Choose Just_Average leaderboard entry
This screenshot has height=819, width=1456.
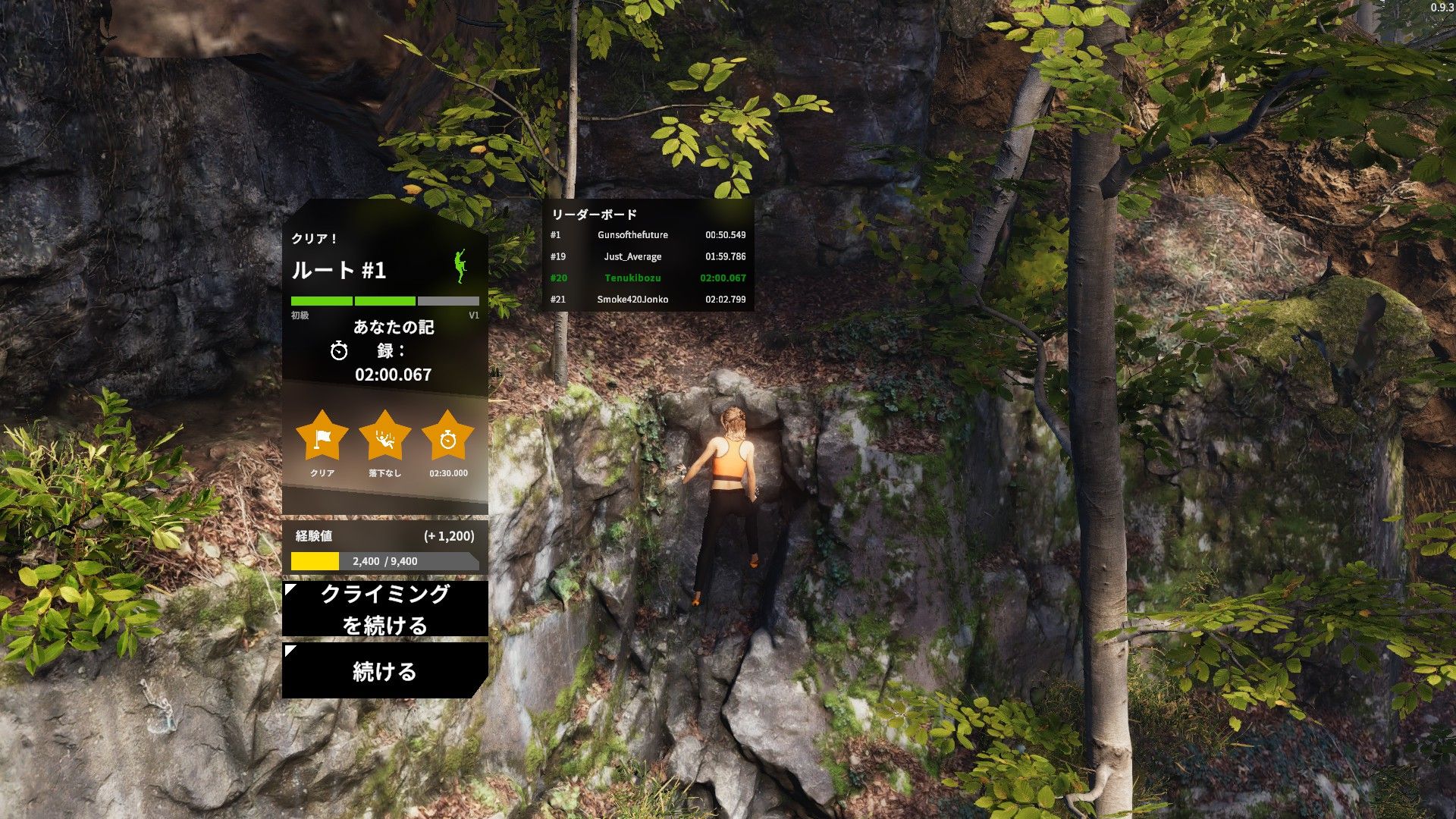coord(648,256)
